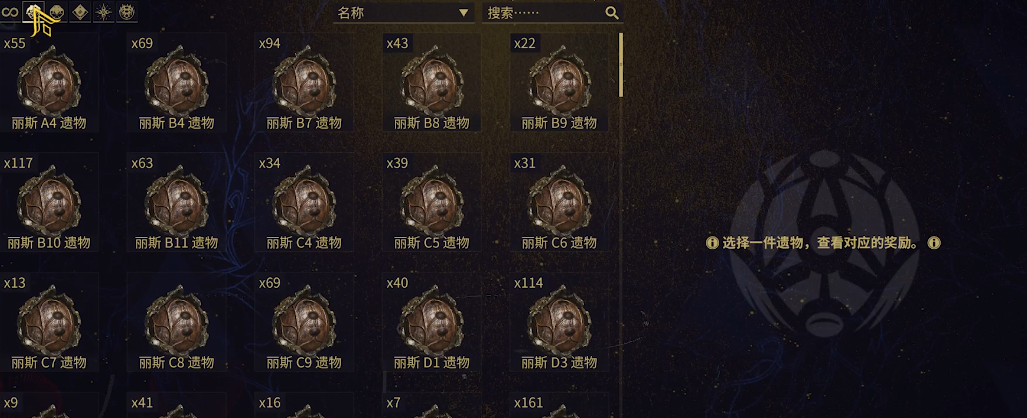Open the star burst category tab
This screenshot has height=418, width=1027.
(x=104, y=12)
